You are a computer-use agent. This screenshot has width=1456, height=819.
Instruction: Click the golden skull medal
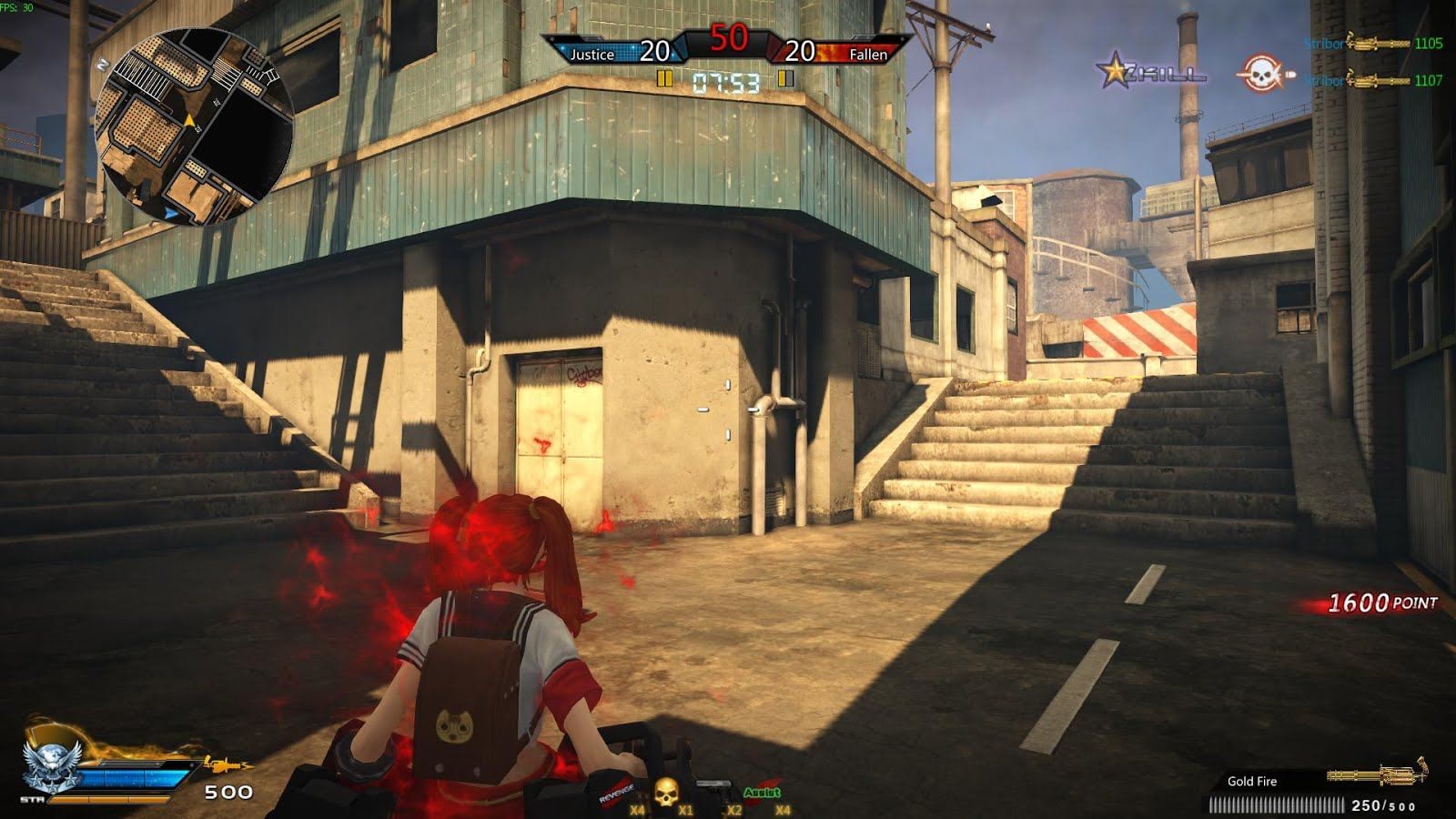(666, 792)
